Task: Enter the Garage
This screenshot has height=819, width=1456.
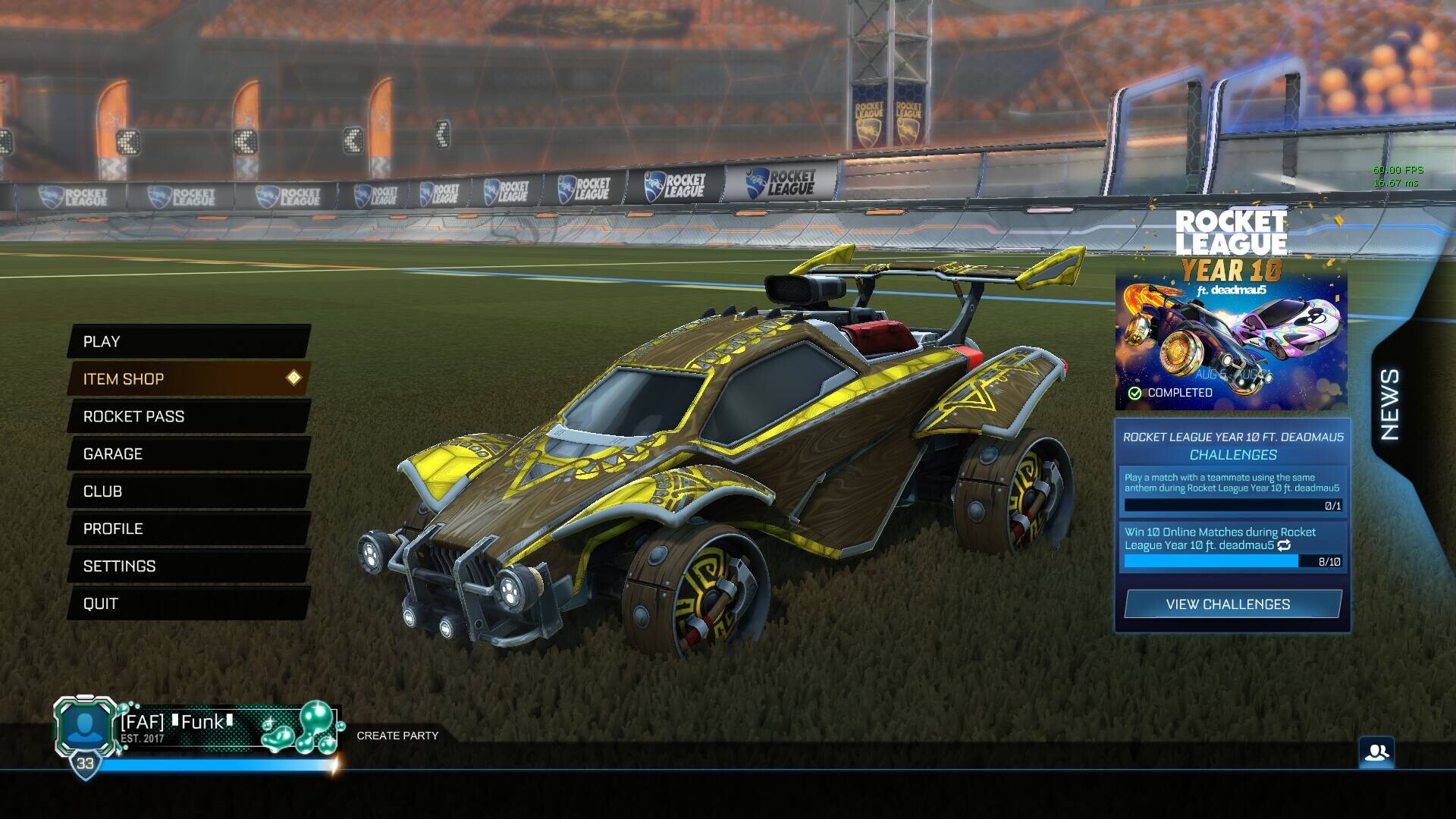Action: point(188,453)
